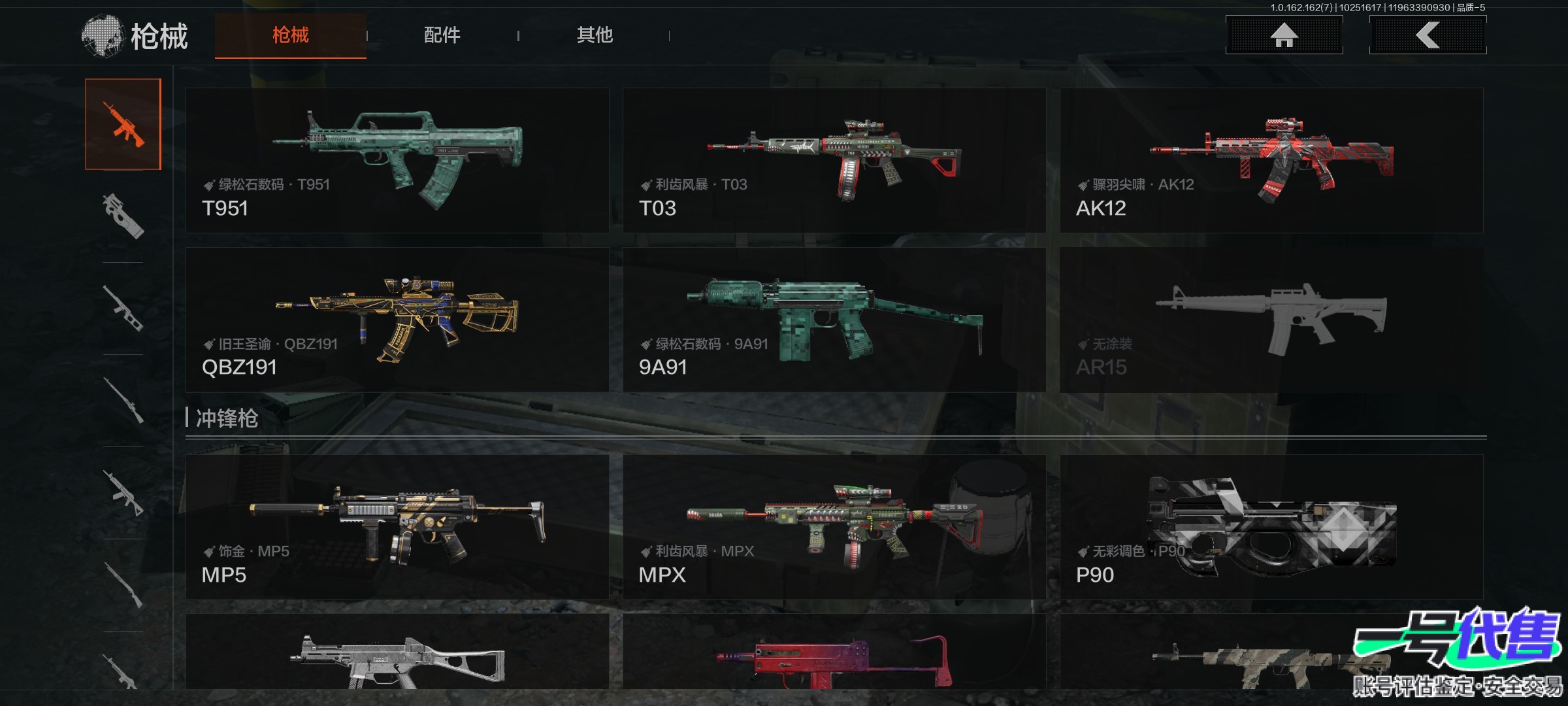
Task: Select the QBZ191 gold skin card
Action: point(397,320)
